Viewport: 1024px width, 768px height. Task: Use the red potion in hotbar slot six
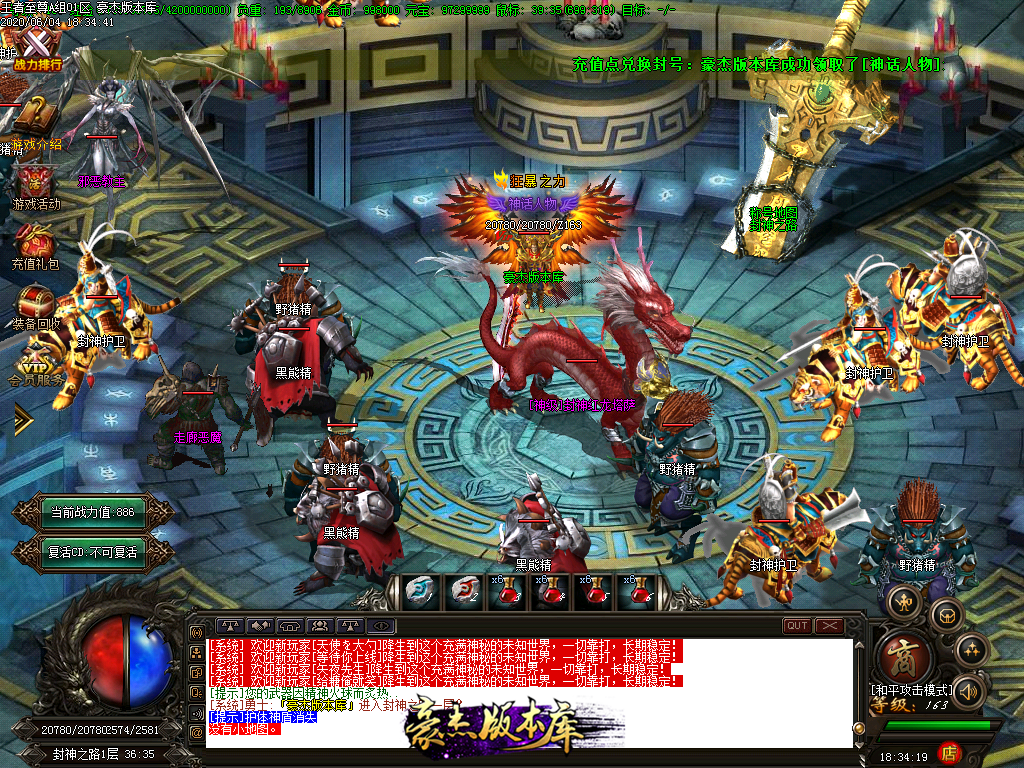636,592
